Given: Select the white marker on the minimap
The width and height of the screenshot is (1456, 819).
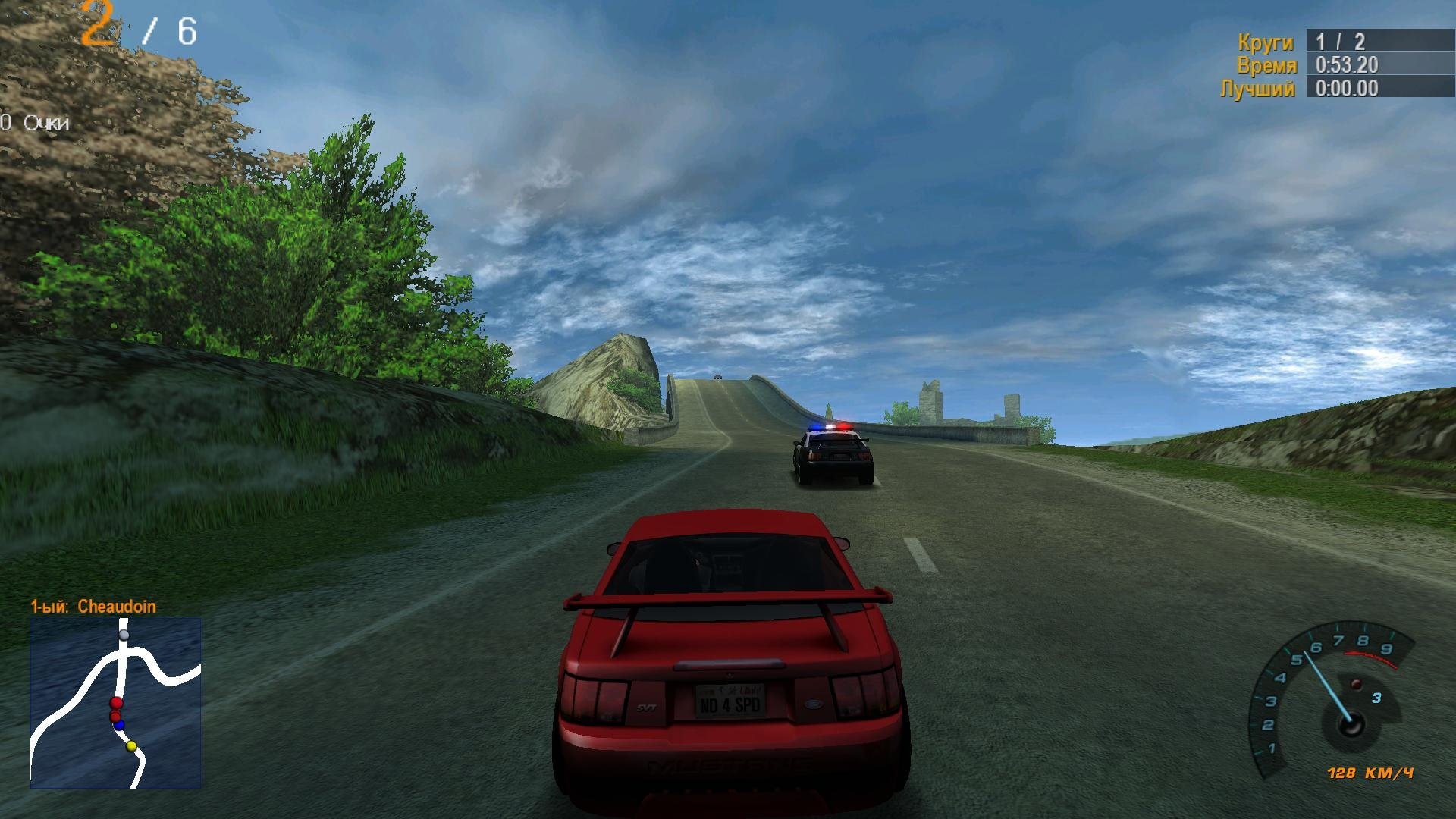Looking at the screenshot, I should [124, 635].
